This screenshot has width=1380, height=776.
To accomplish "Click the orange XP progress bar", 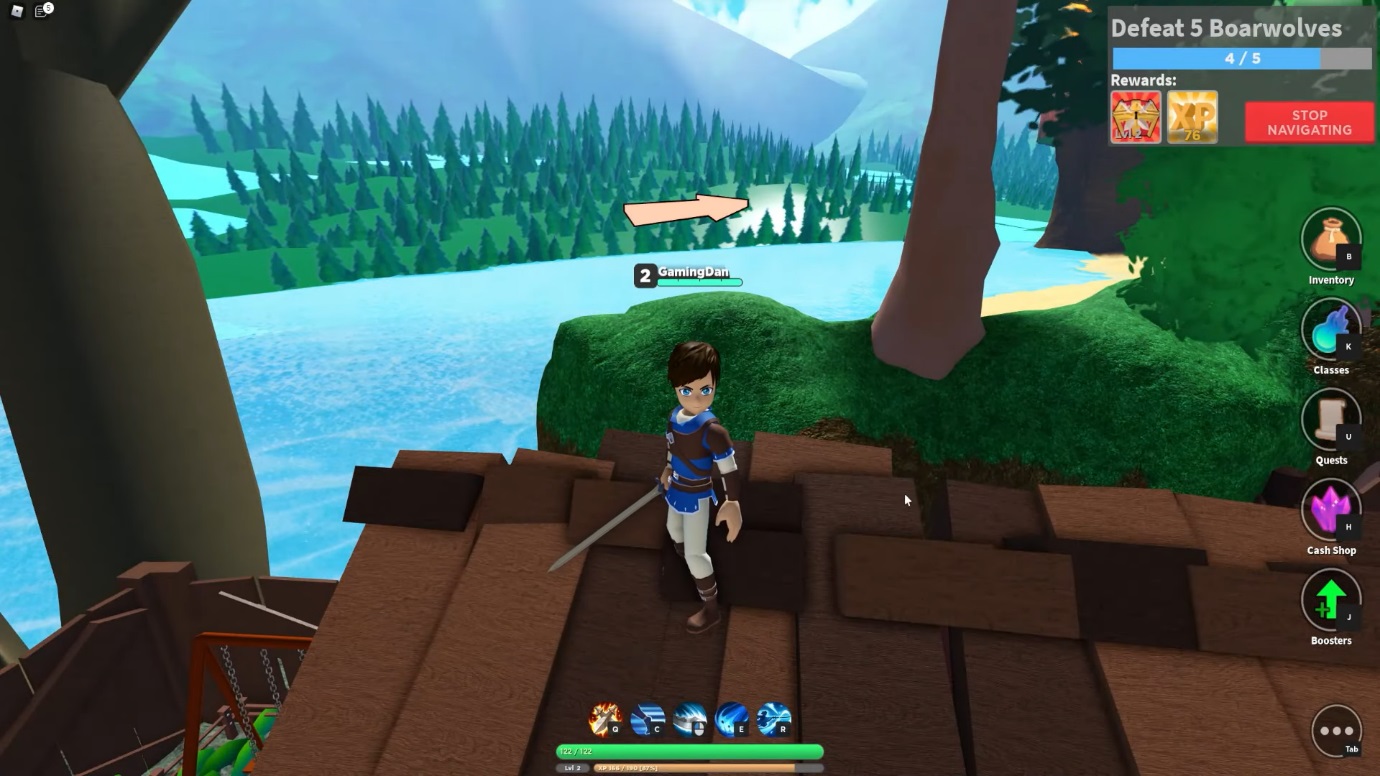I will pyautogui.click(x=690, y=768).
